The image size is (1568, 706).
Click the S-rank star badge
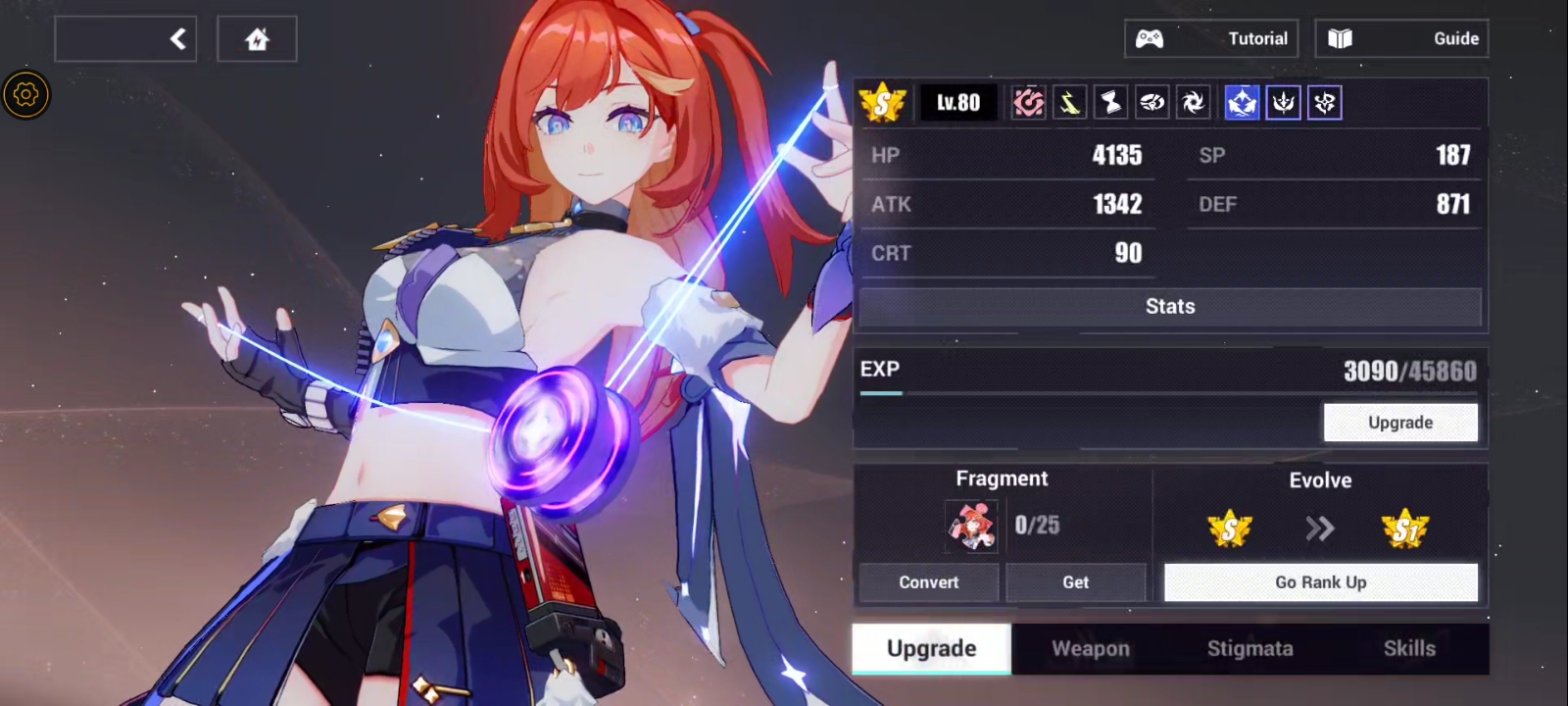click(x=883, y=102)
